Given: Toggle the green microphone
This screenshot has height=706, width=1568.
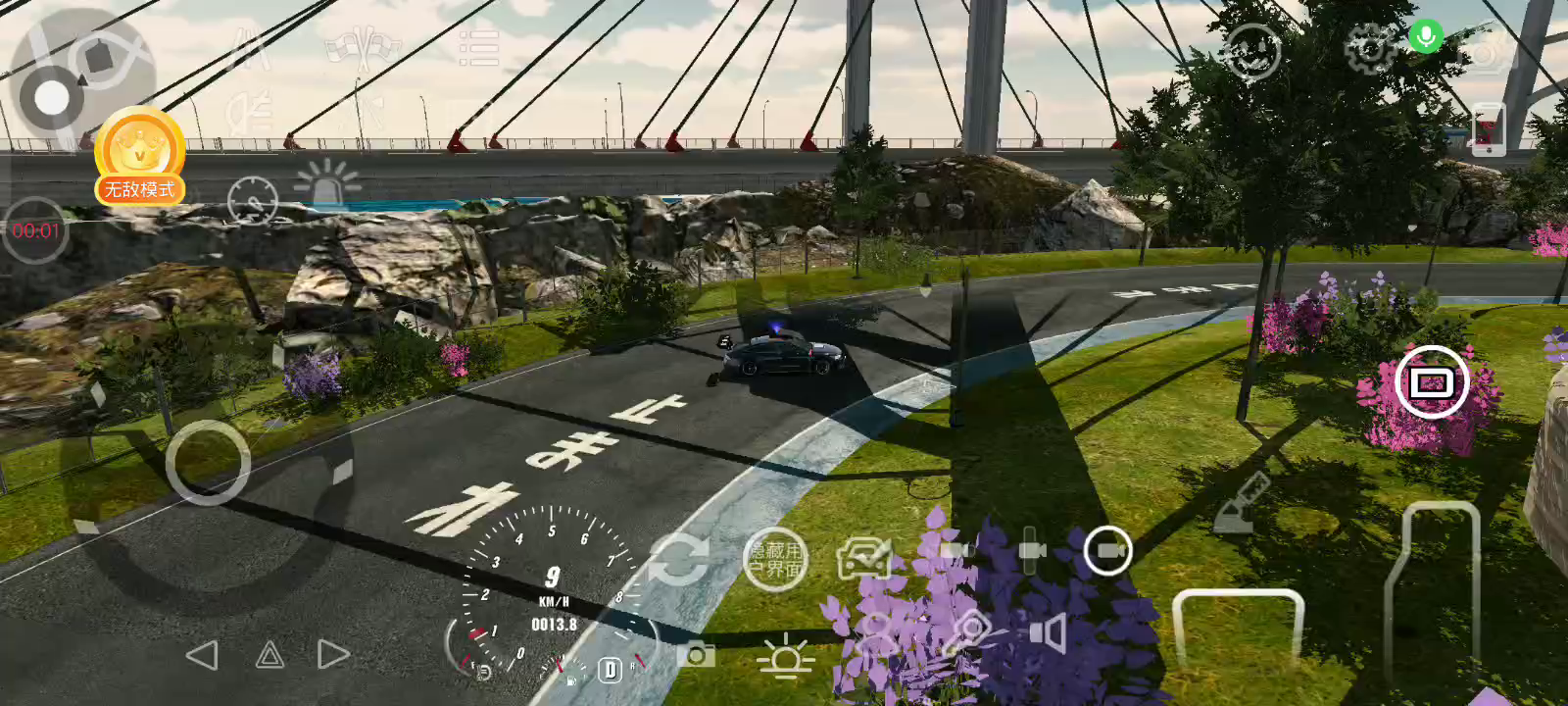Looking at the screenshot, I should coord(1426,37).
